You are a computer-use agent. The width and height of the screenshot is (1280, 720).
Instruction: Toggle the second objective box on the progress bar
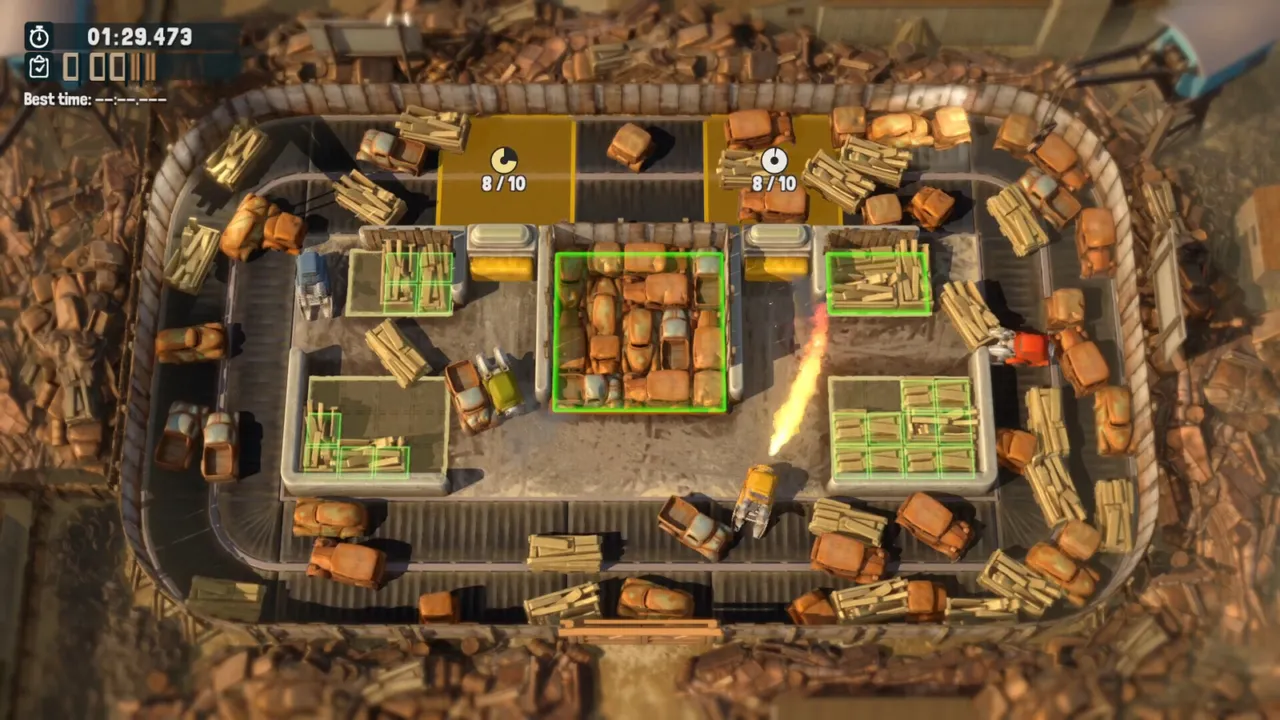click(x=96, y=67)
